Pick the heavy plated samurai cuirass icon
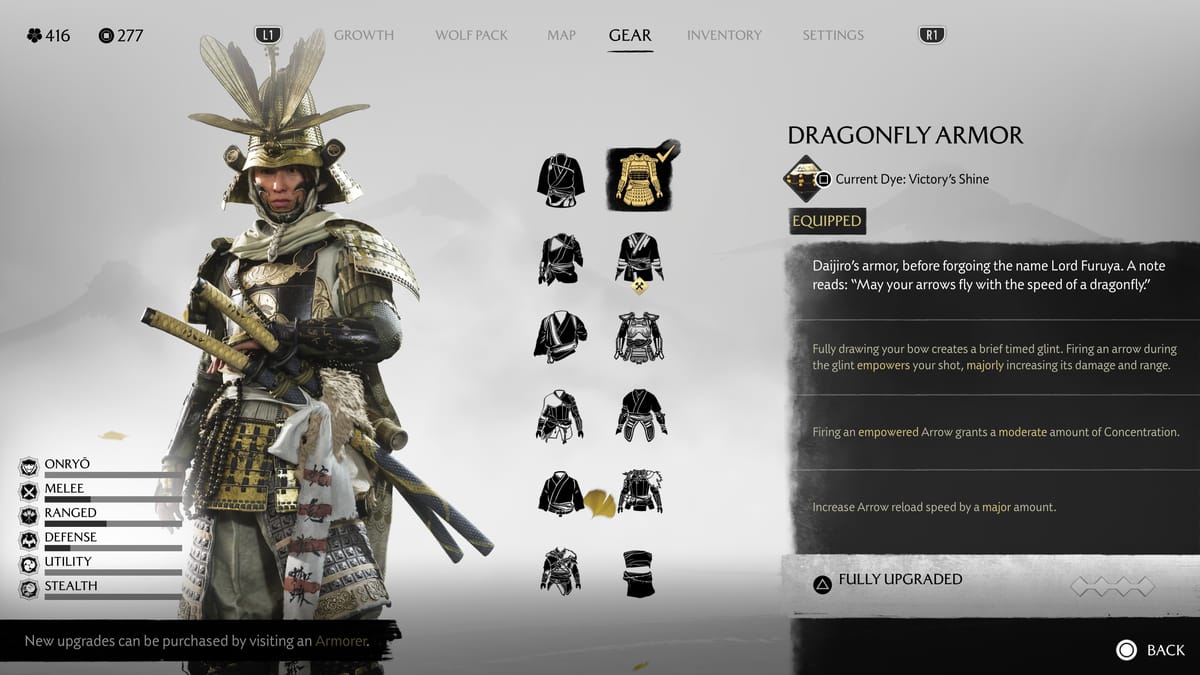The height and width of the screenshot is (675, 1200). (x=640, y=337)
